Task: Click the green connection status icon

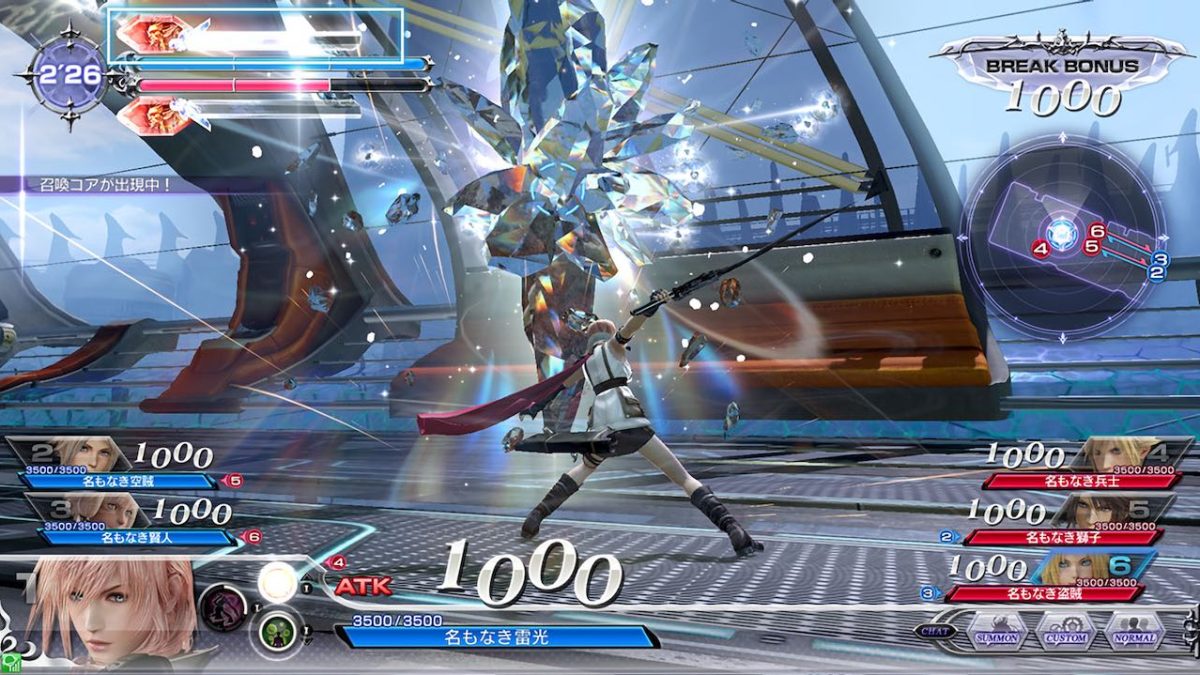Action: click(x=10, y=663)
